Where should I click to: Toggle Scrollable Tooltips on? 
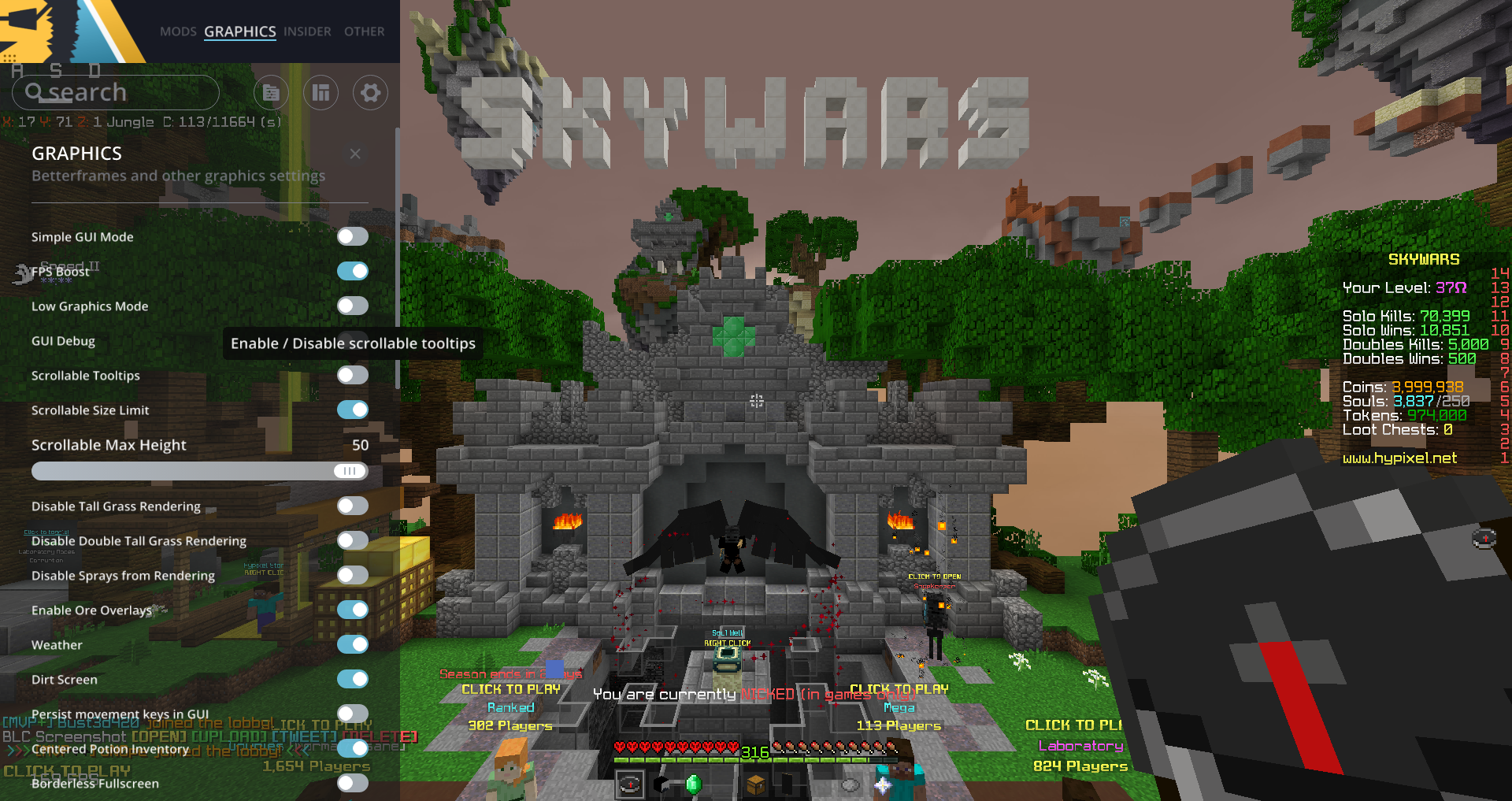click(x=352, y=376)
